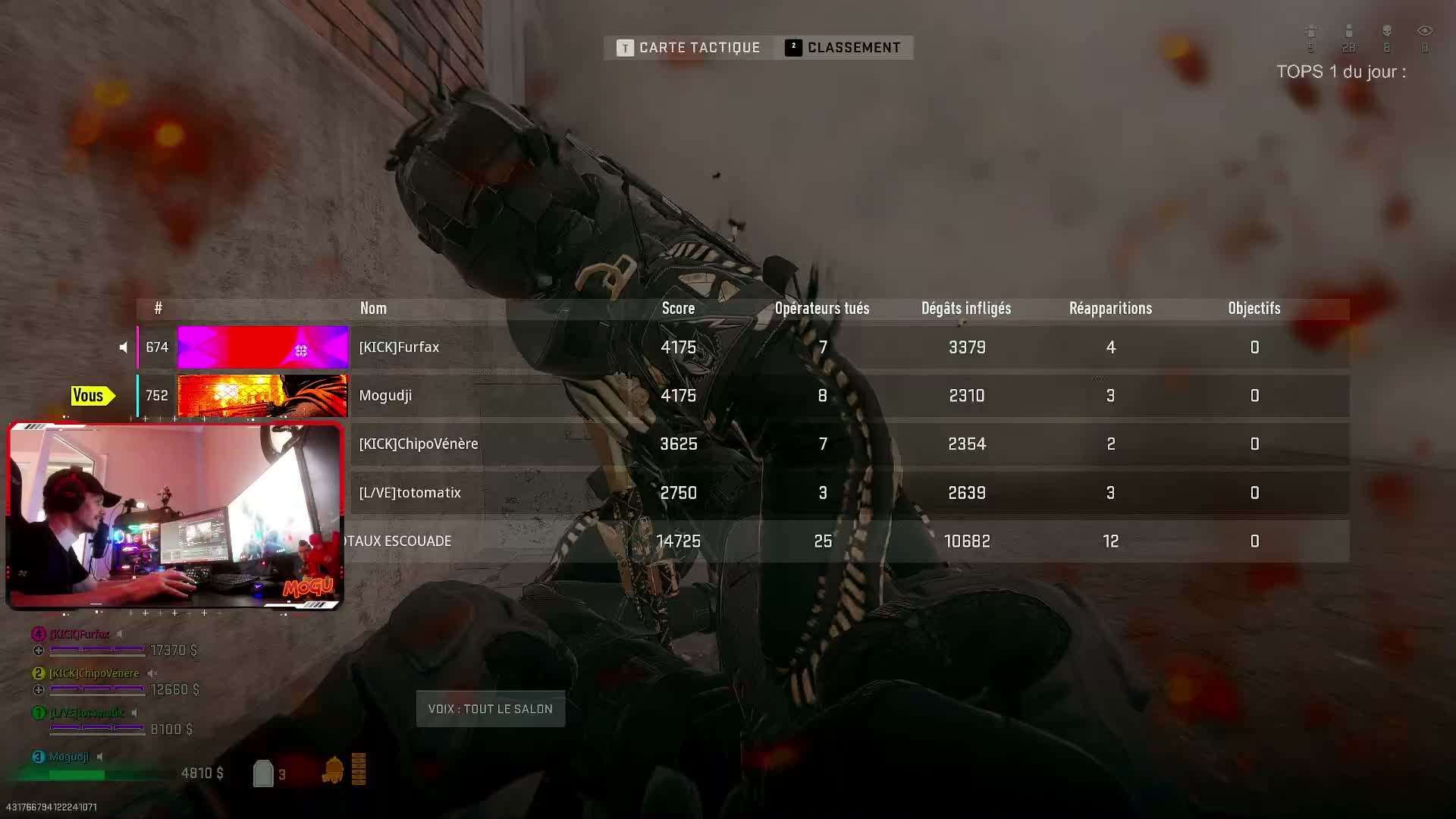This screenshot has width=1456, height=819.
Task: Click Furfax's pink calling card banner
Action: point(262,347)
